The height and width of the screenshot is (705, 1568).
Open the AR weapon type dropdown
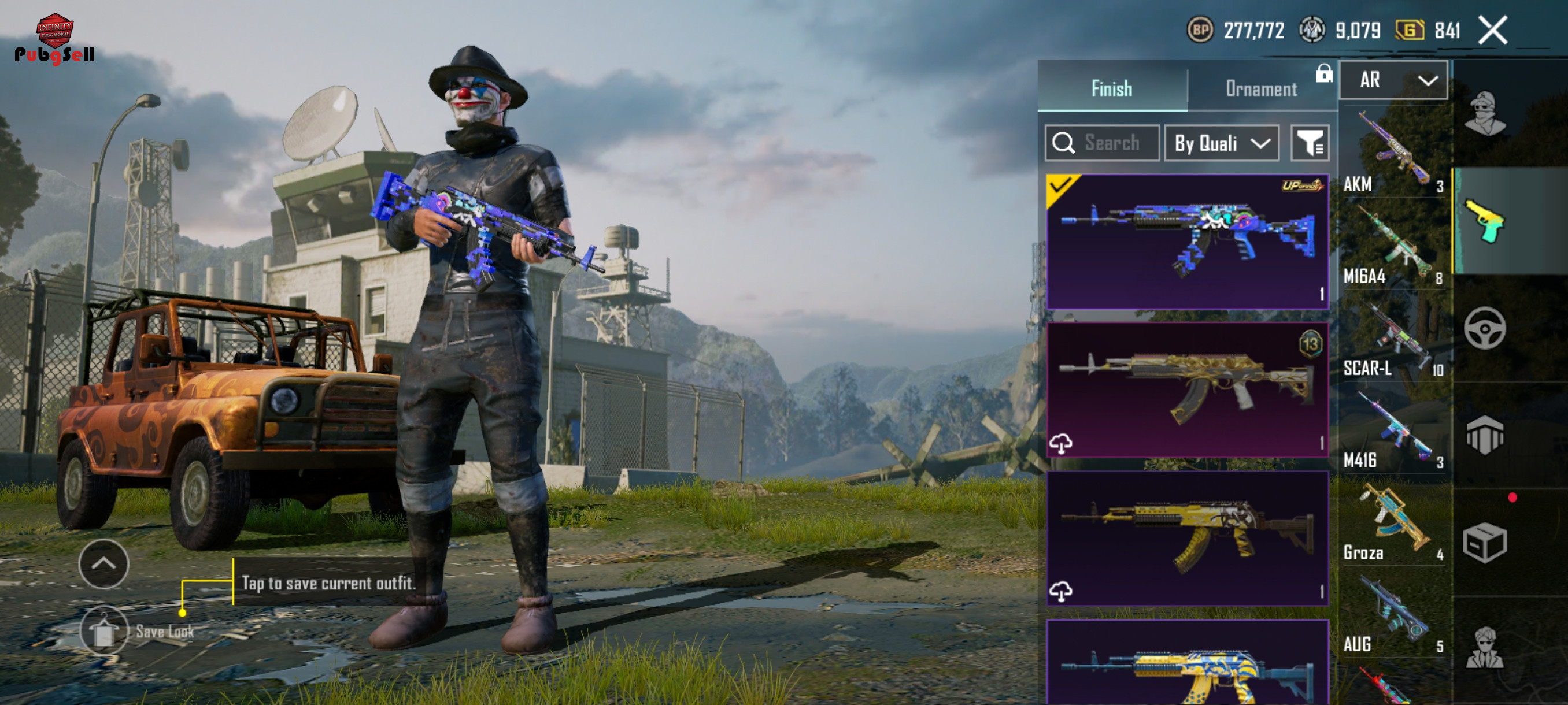1393,80
